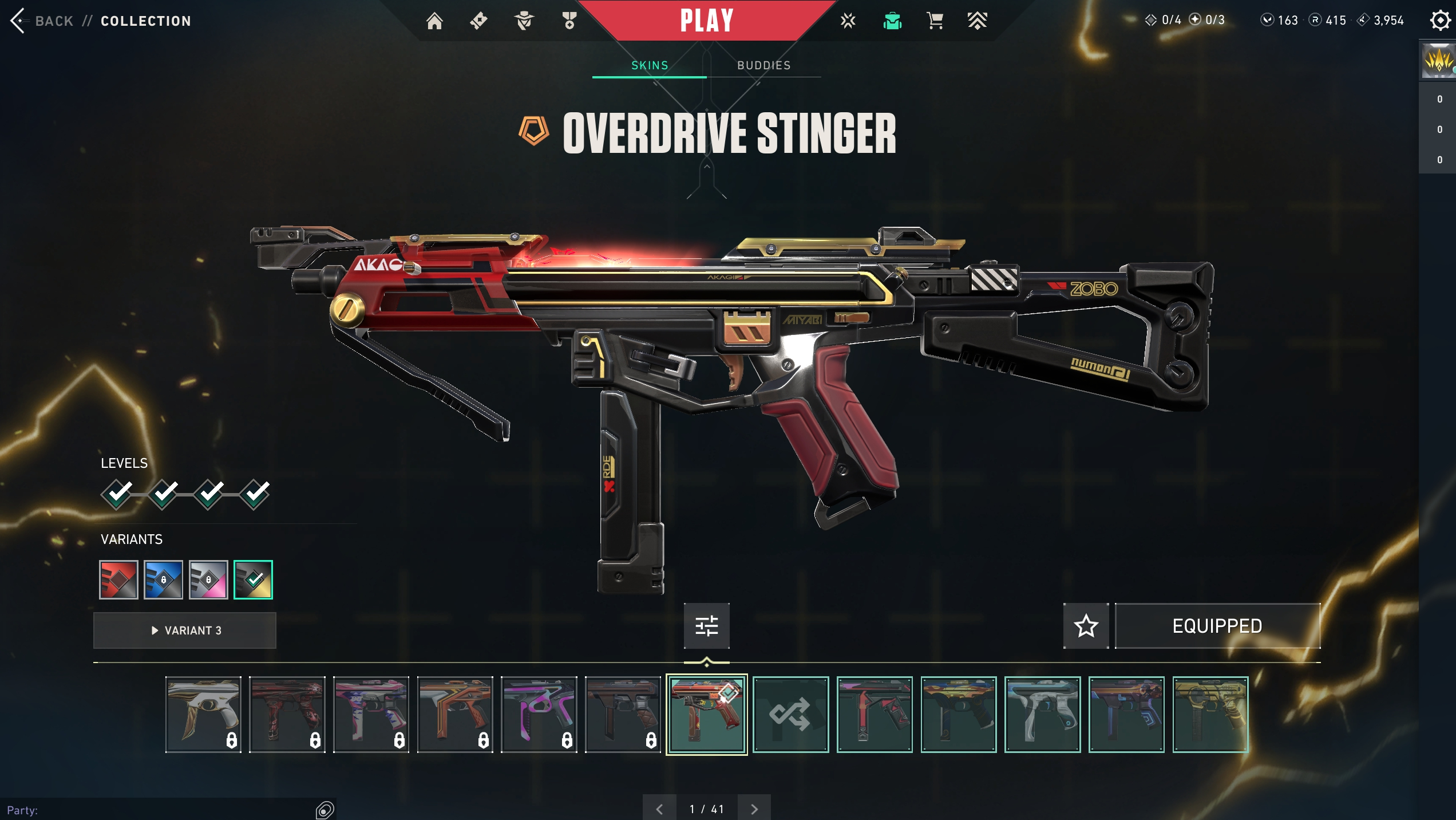Select the randomize shuffle skin tile
Image resolution: width=1456 pixels, height=820 pixels.
click(x=790, y=714)
